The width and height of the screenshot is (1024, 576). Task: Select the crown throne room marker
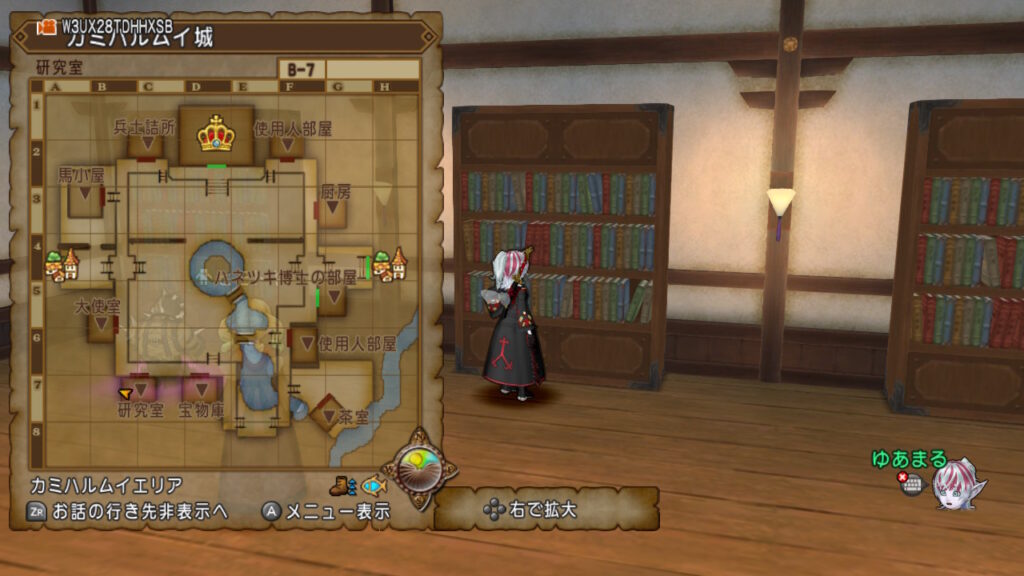pos(215,133)
